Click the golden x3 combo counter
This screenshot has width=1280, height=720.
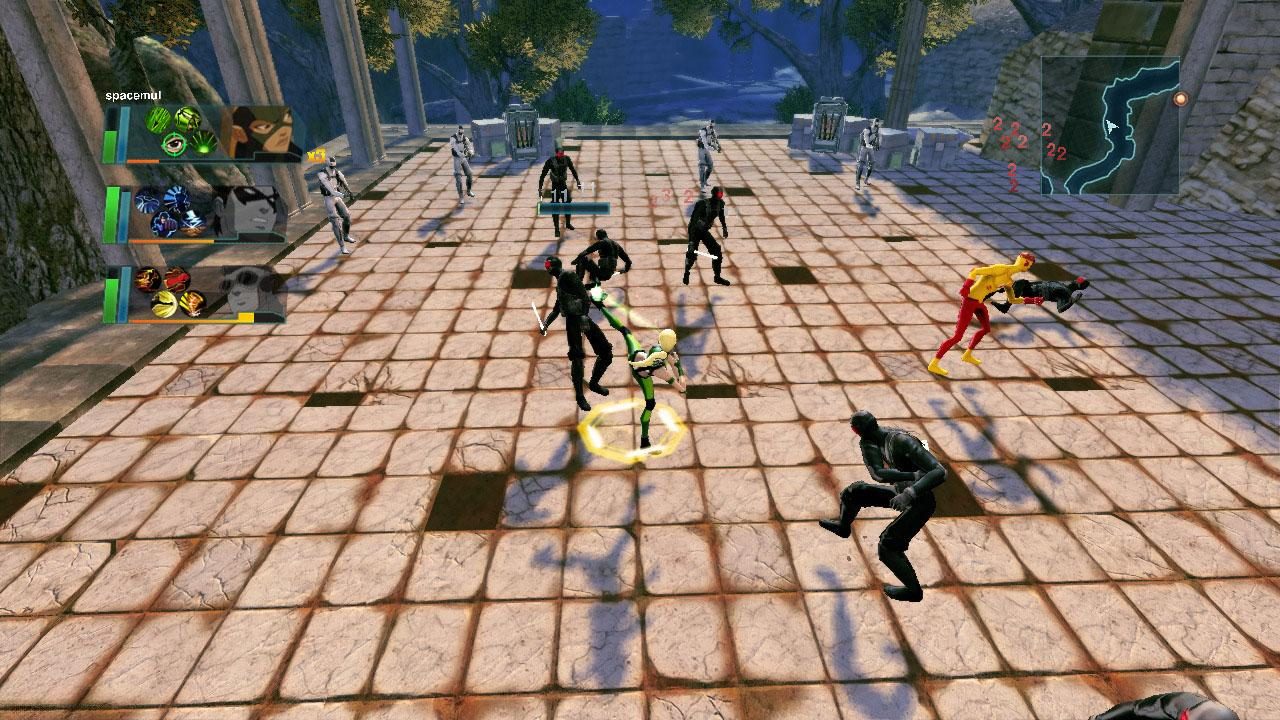tap(317, 157)
